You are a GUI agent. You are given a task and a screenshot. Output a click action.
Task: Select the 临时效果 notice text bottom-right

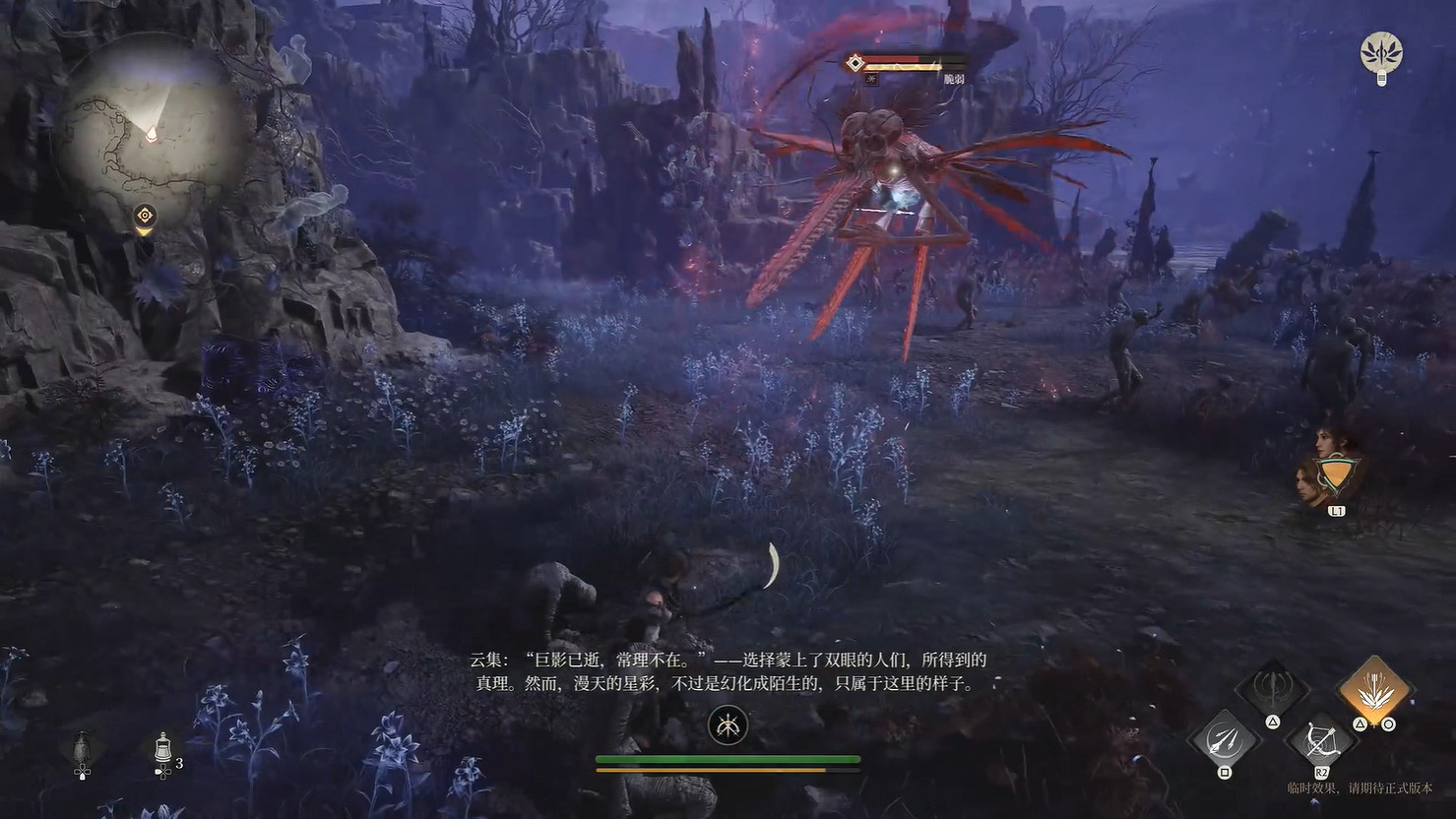pos(1360,788)
